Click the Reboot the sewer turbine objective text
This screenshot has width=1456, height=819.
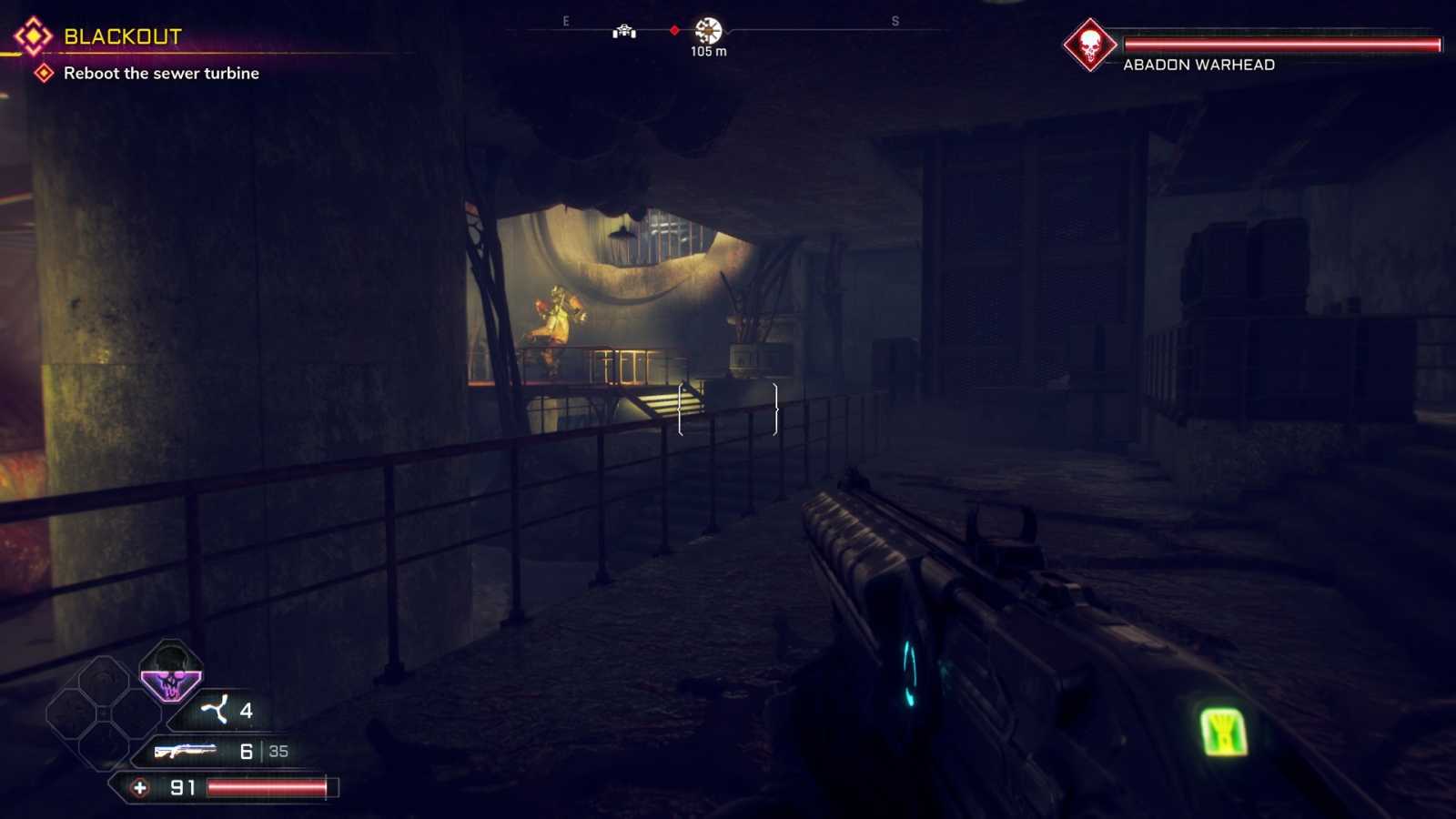point(159,74)
